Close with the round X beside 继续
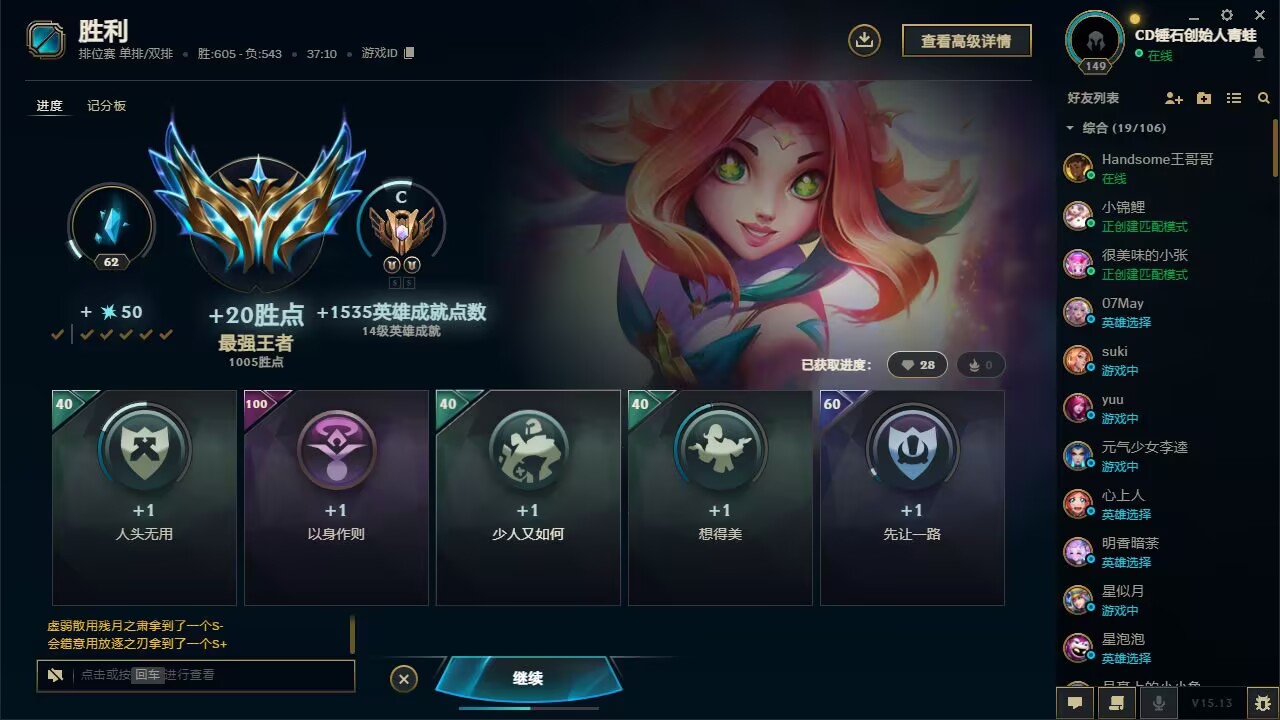Viewport: 1280px width, 720px height. (403, 679)
